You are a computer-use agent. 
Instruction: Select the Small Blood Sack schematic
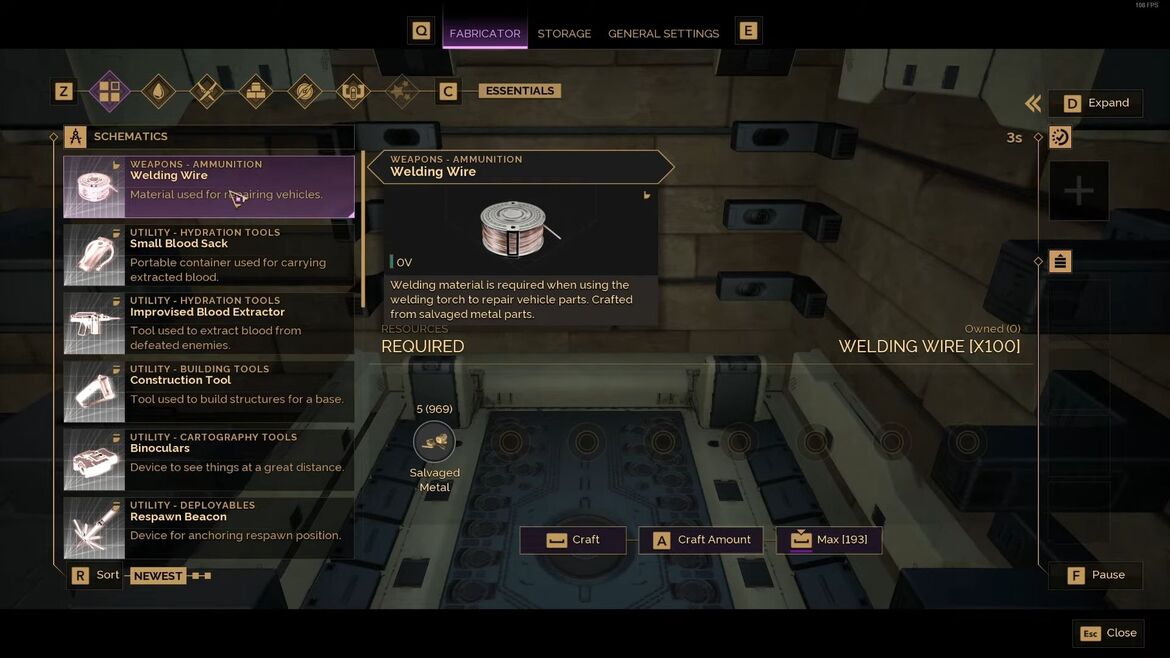click(208, 254)
